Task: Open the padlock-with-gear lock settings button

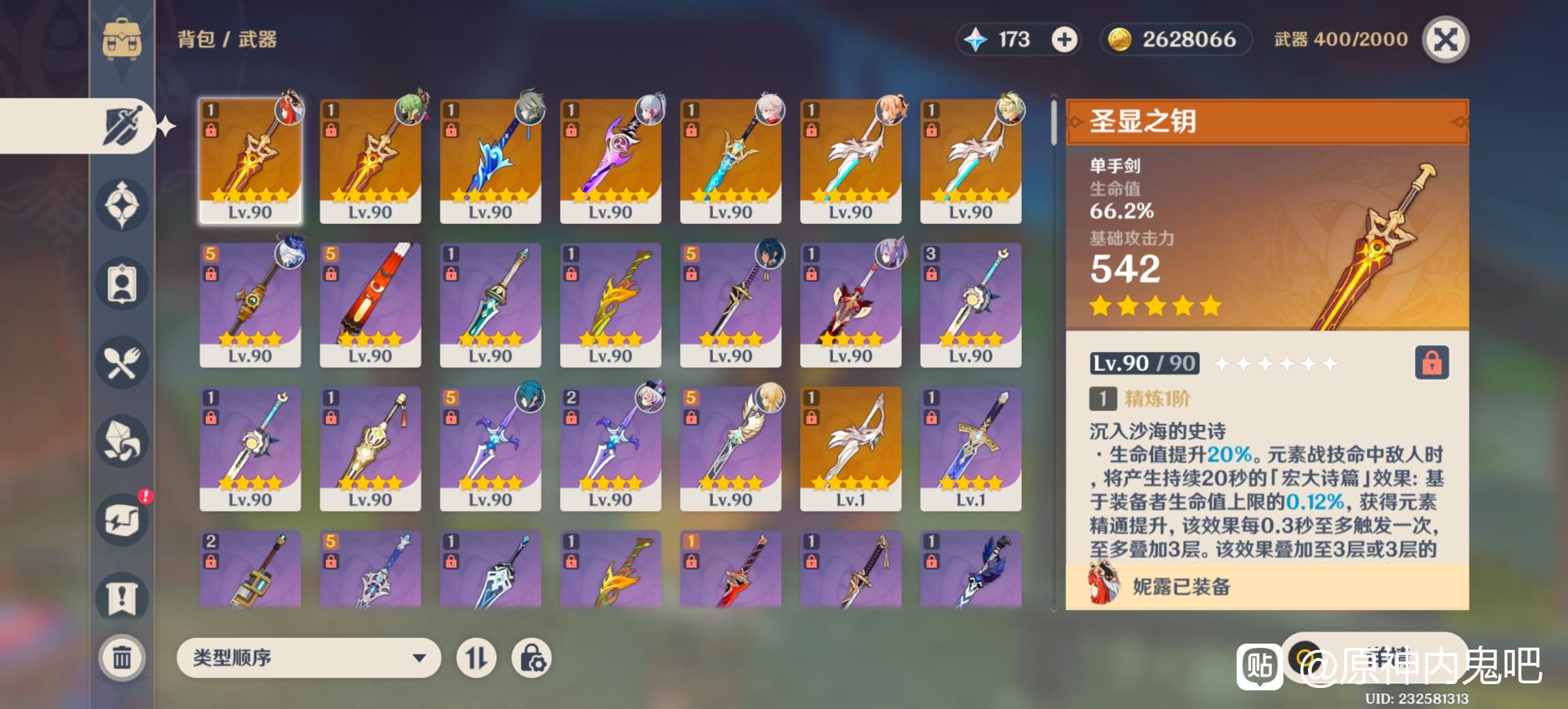Action: point(531,658)
